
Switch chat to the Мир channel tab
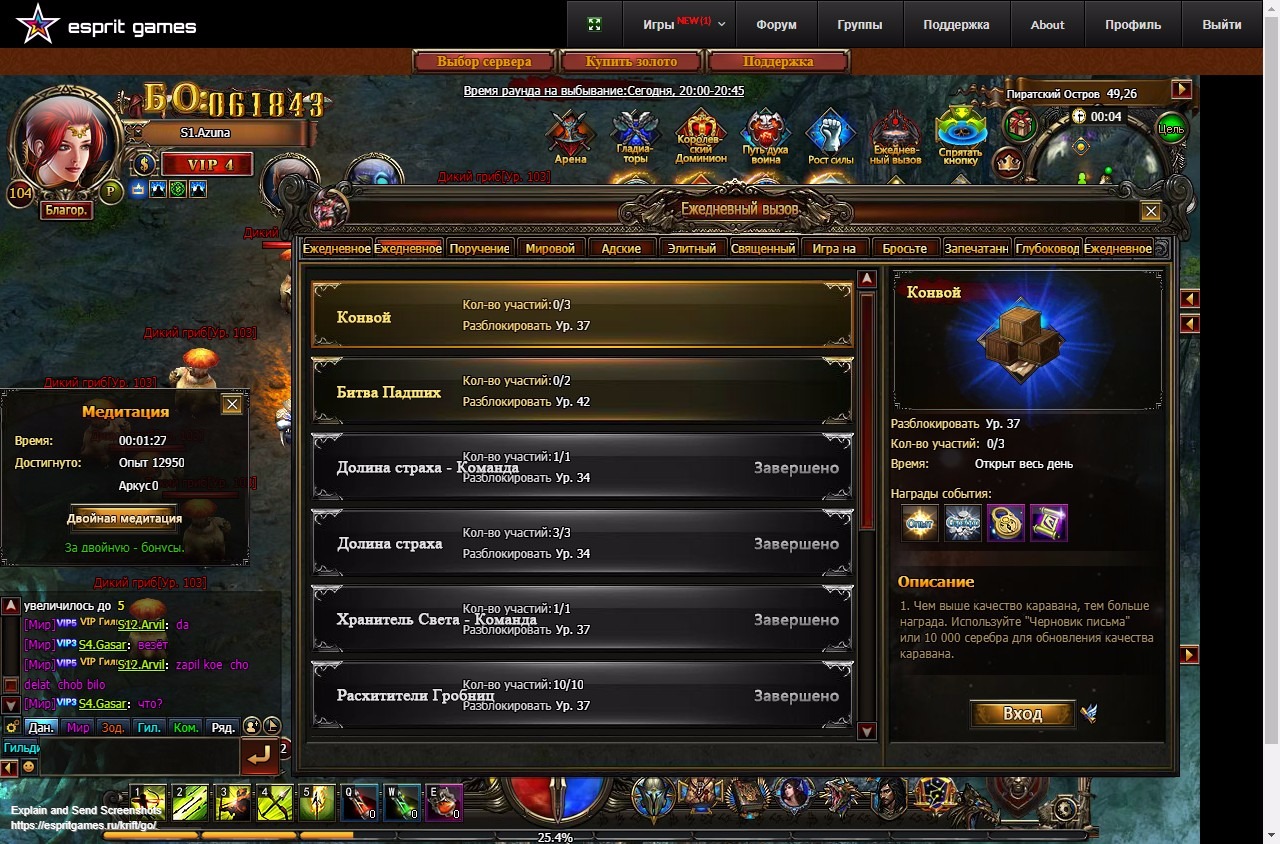click(78, 728)
